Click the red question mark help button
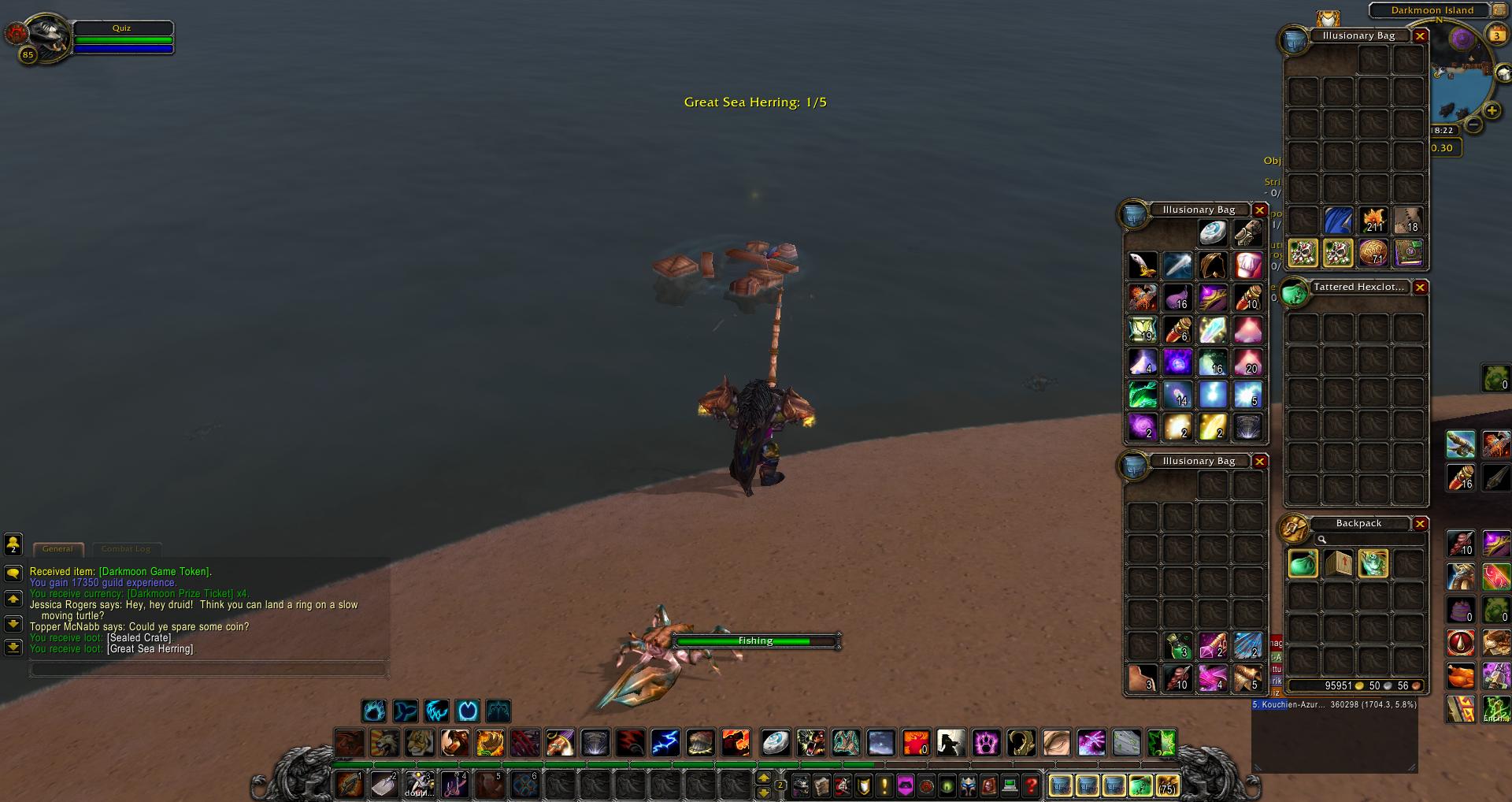The width and height of the screenshot is (1512, 802). tap(1031, 785)
